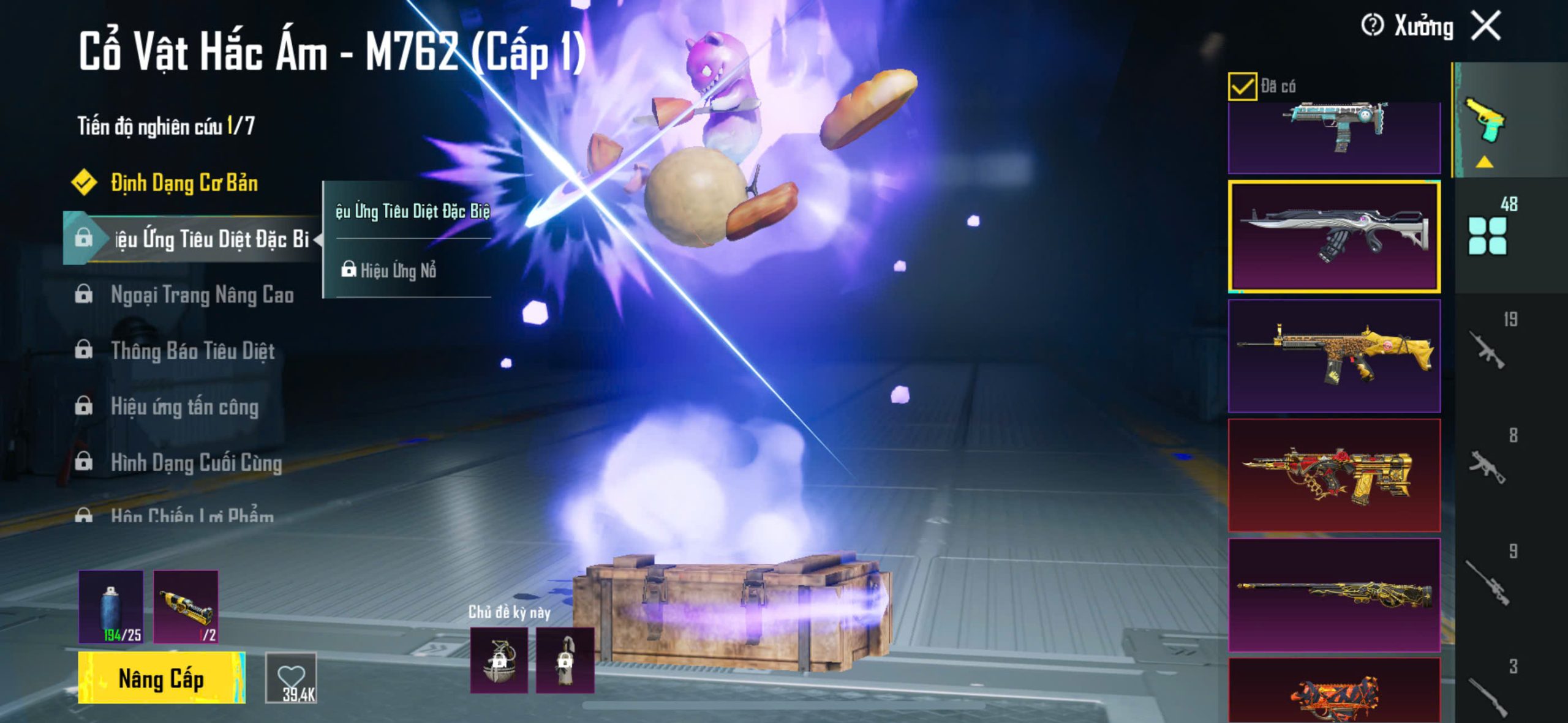Open the help question mark icon

point(1372,26)
